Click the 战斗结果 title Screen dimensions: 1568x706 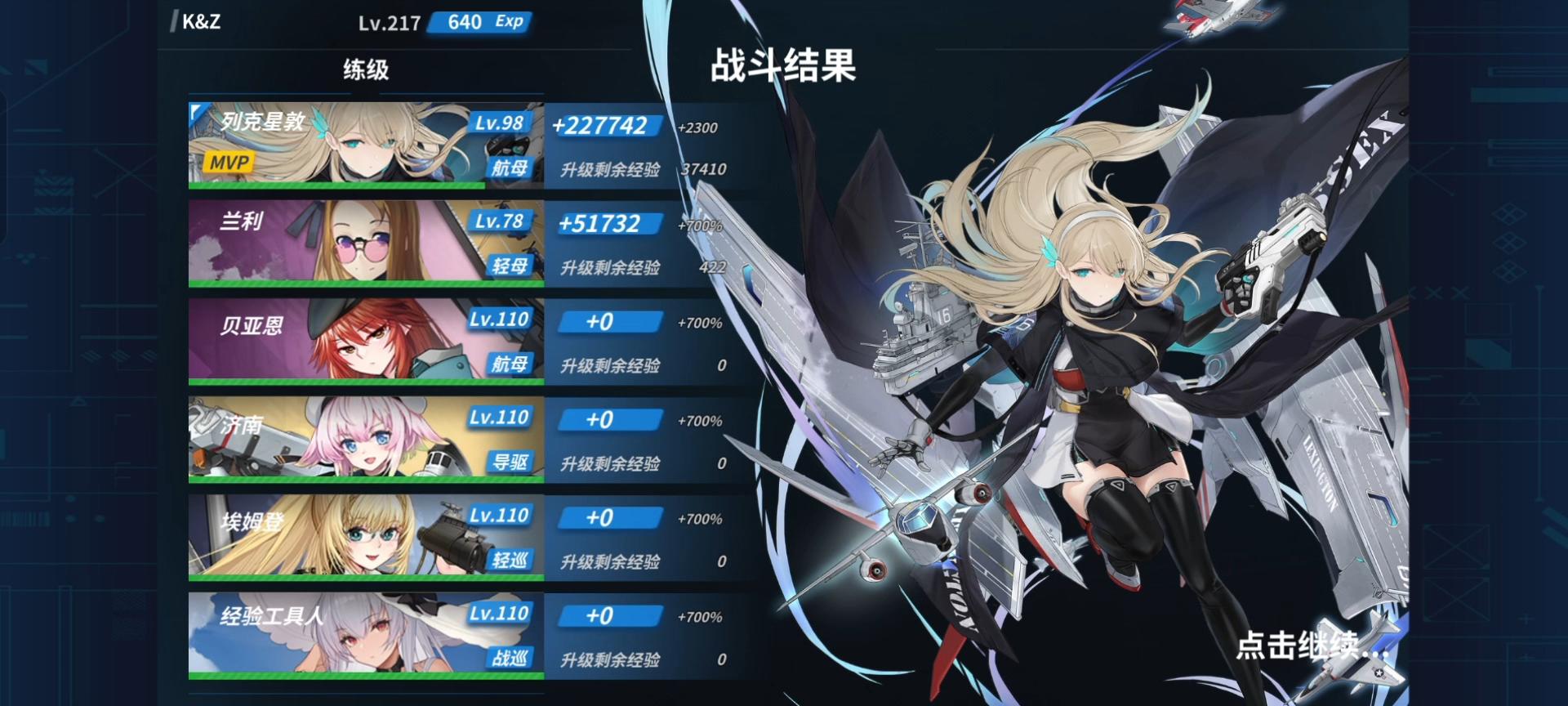(786, 69)
